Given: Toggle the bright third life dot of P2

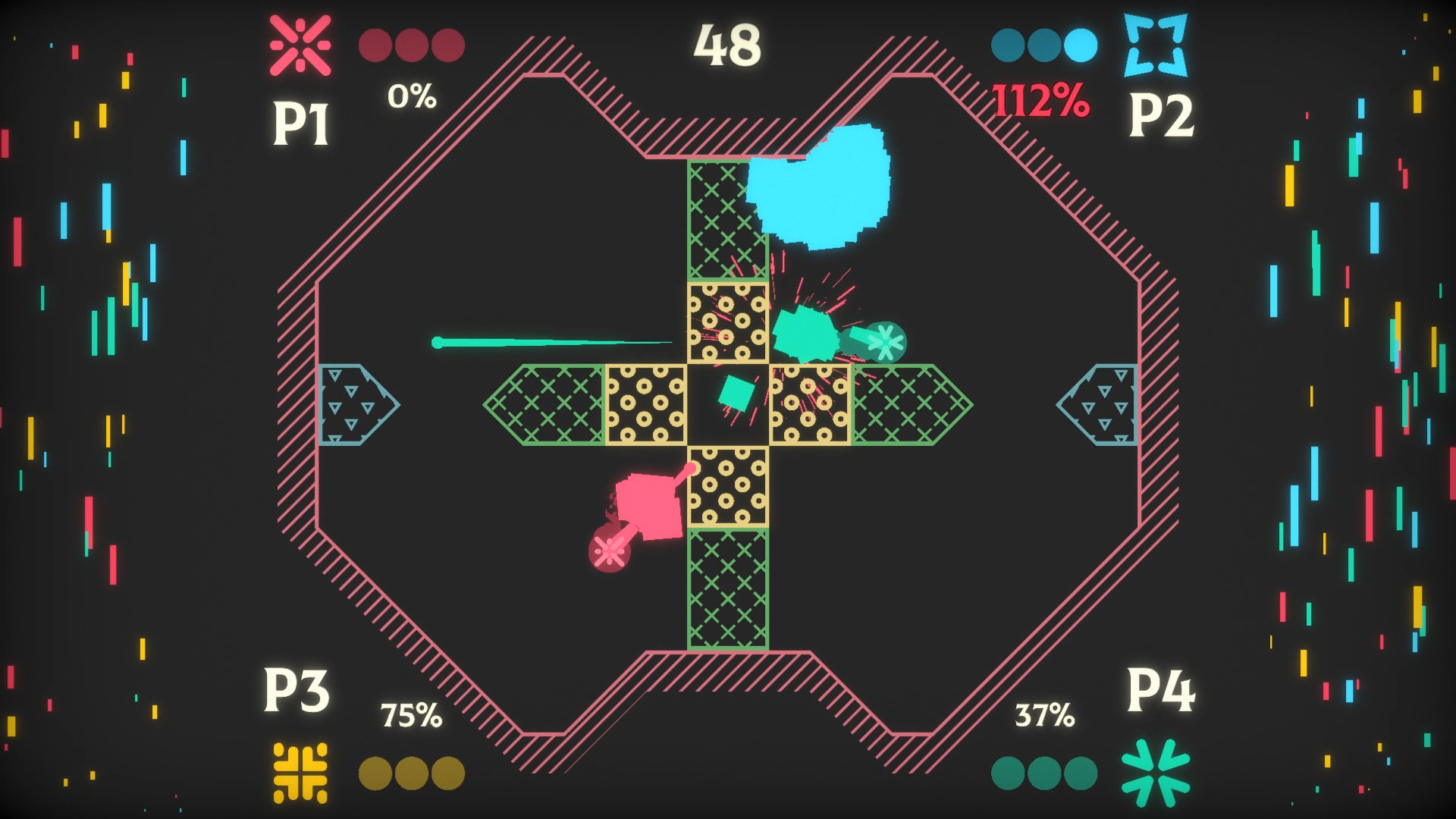Looking at the screenshot, I should coord(1080,45).
